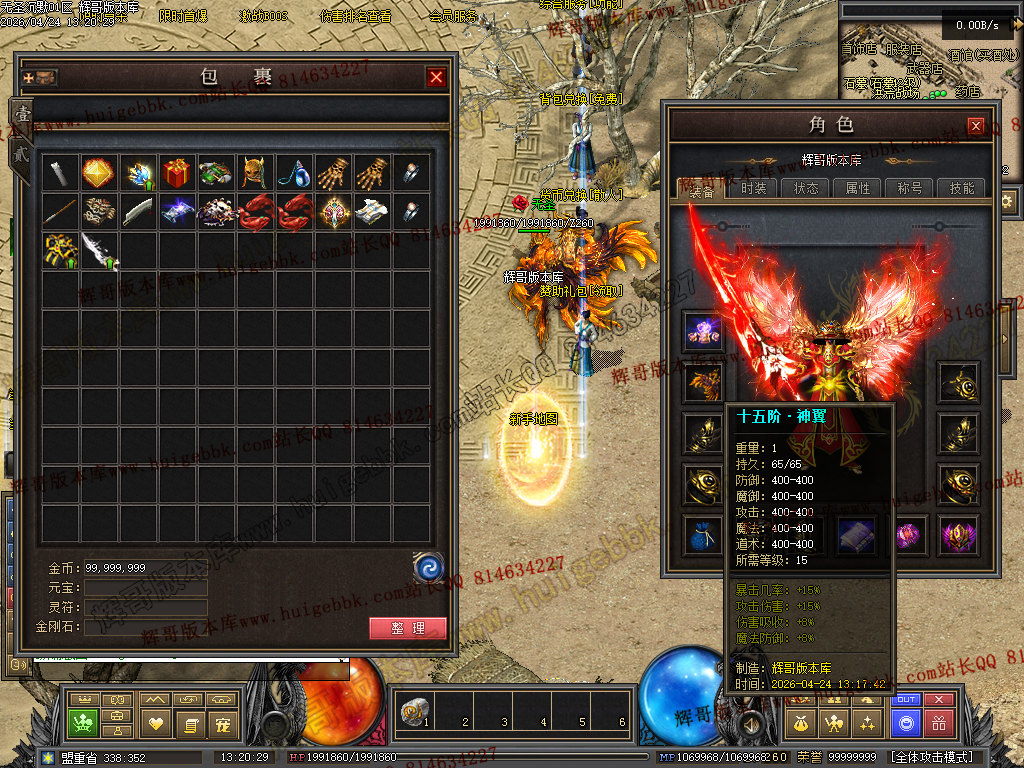
Task: Close the 角色 character window
Action: click(975, 126)
